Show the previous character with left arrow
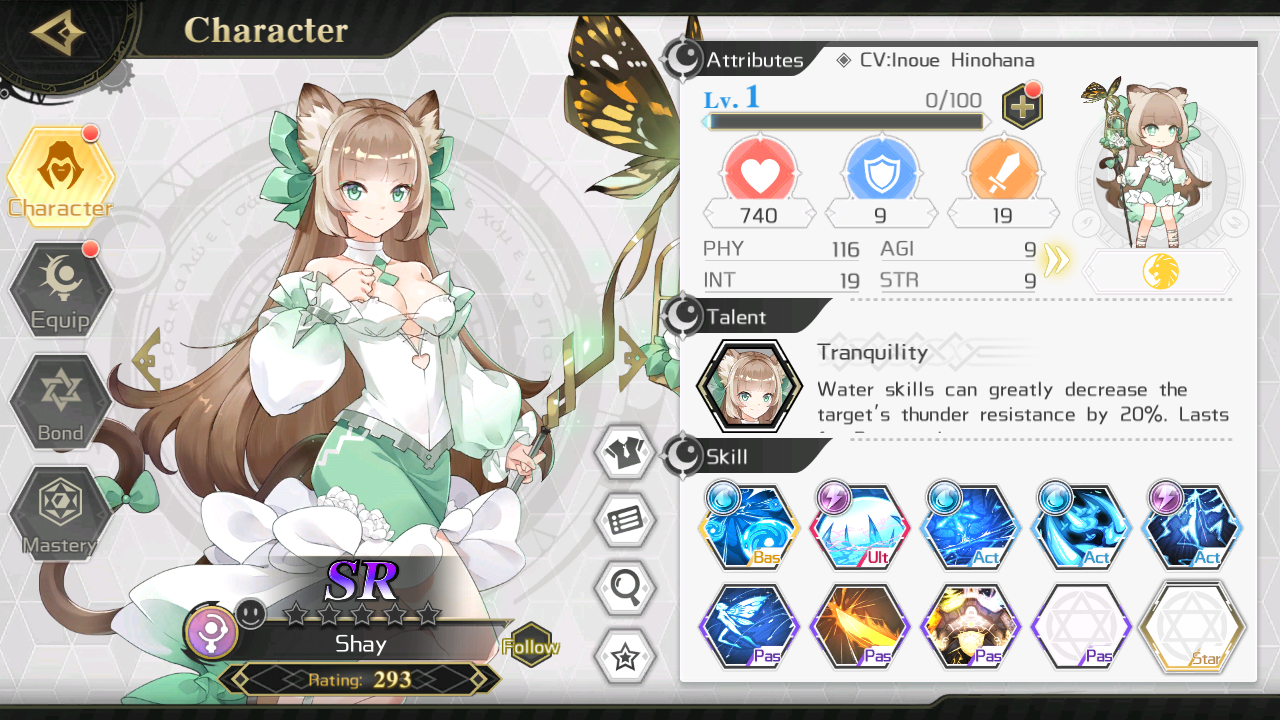The width and height of the screenshot is (1280, 720). [146, 358]
